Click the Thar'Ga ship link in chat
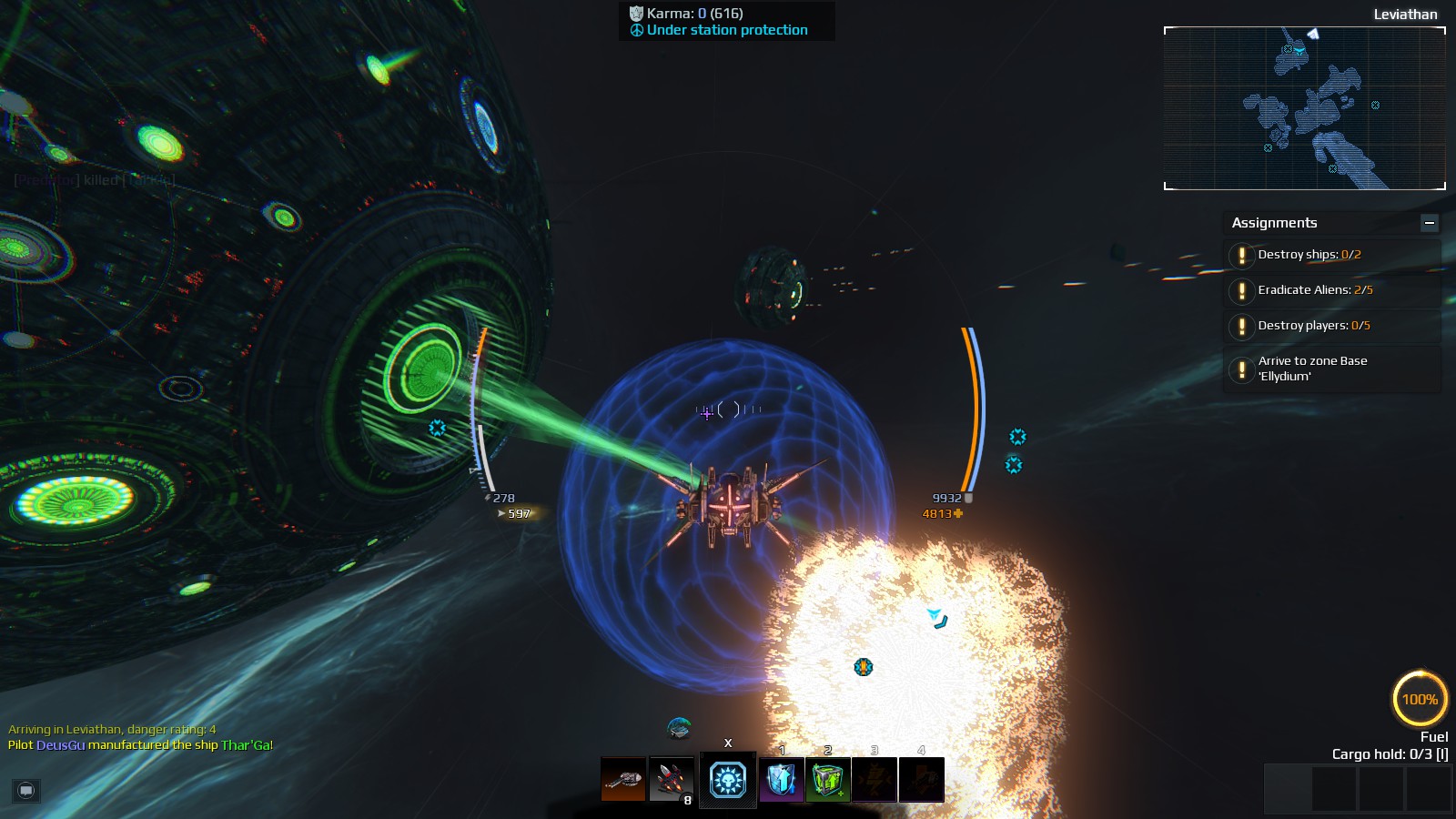This screenshot has width=1456, height=819. 245,745
